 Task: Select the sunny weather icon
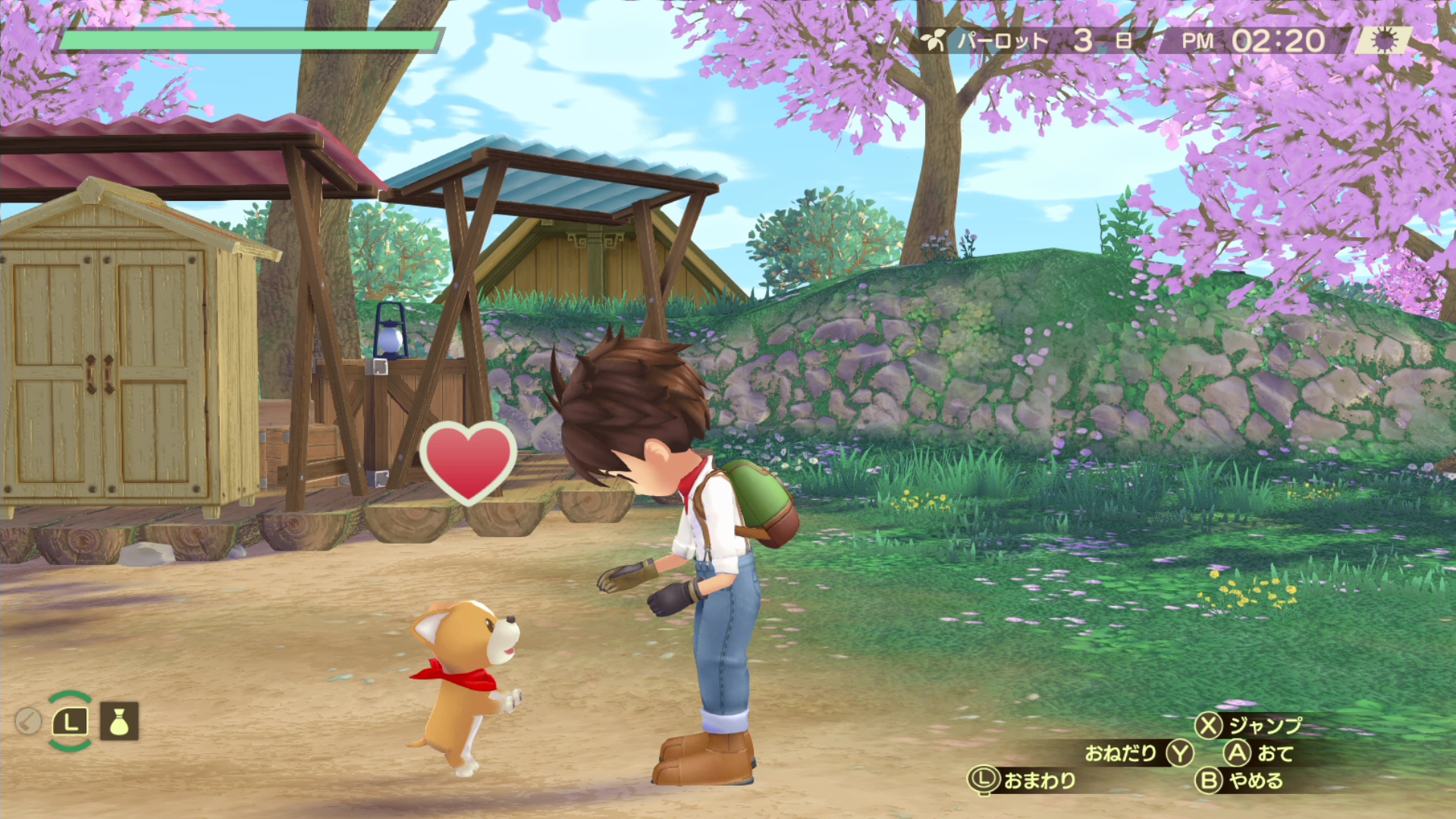[x=1384, y=41]
